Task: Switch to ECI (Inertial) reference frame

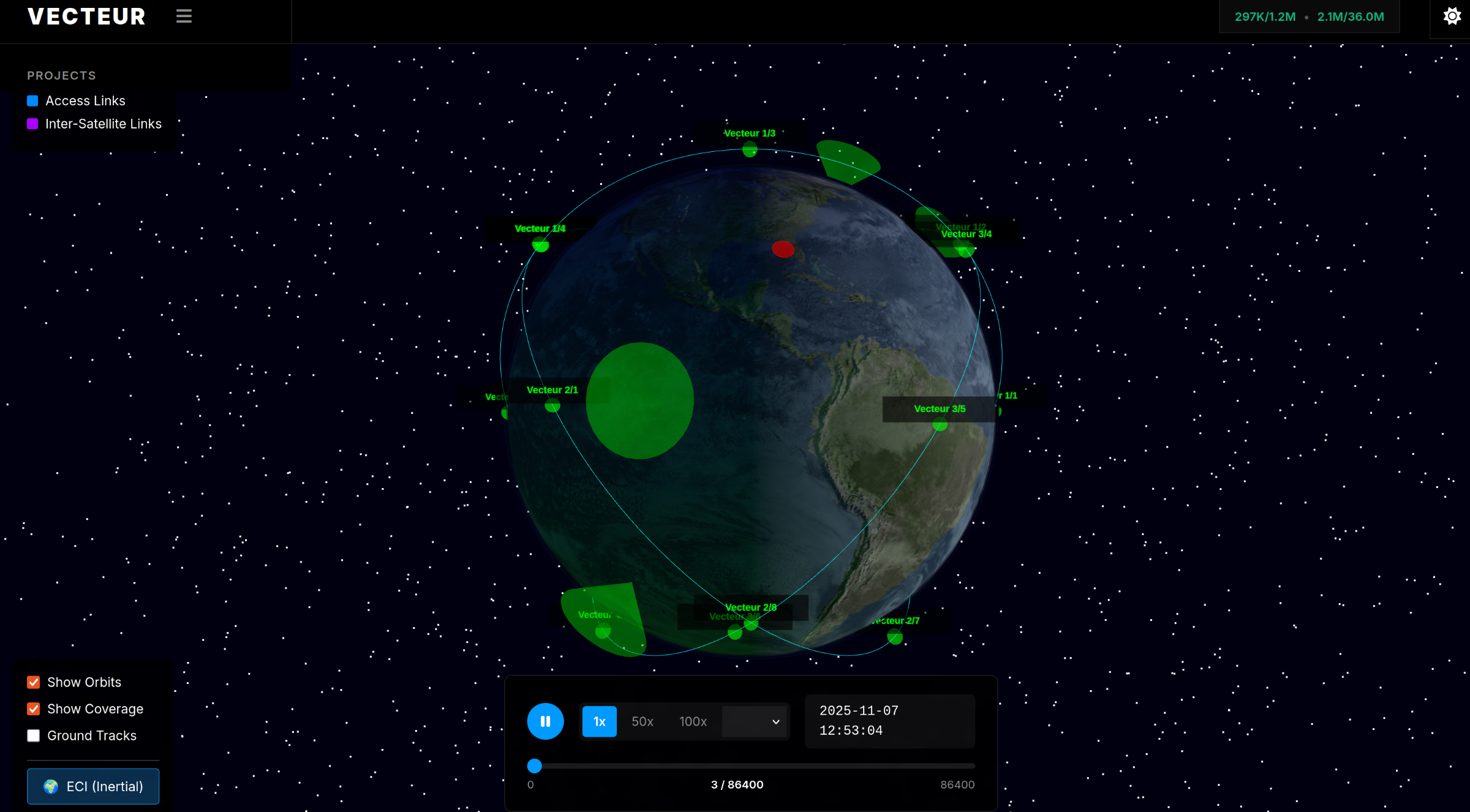Action: click(x=92, y=786)
